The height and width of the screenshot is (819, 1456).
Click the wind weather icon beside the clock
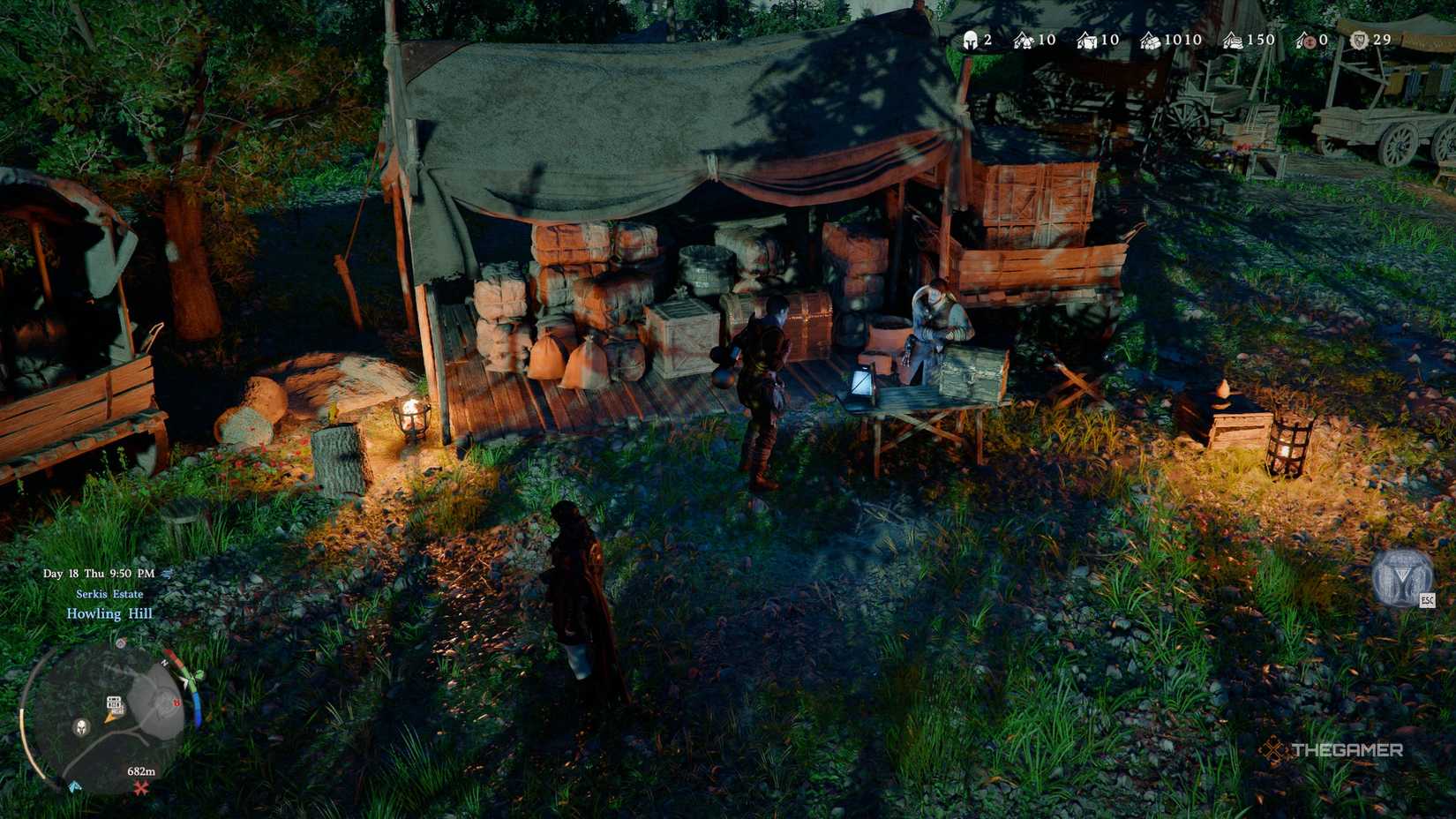[167, 574]
